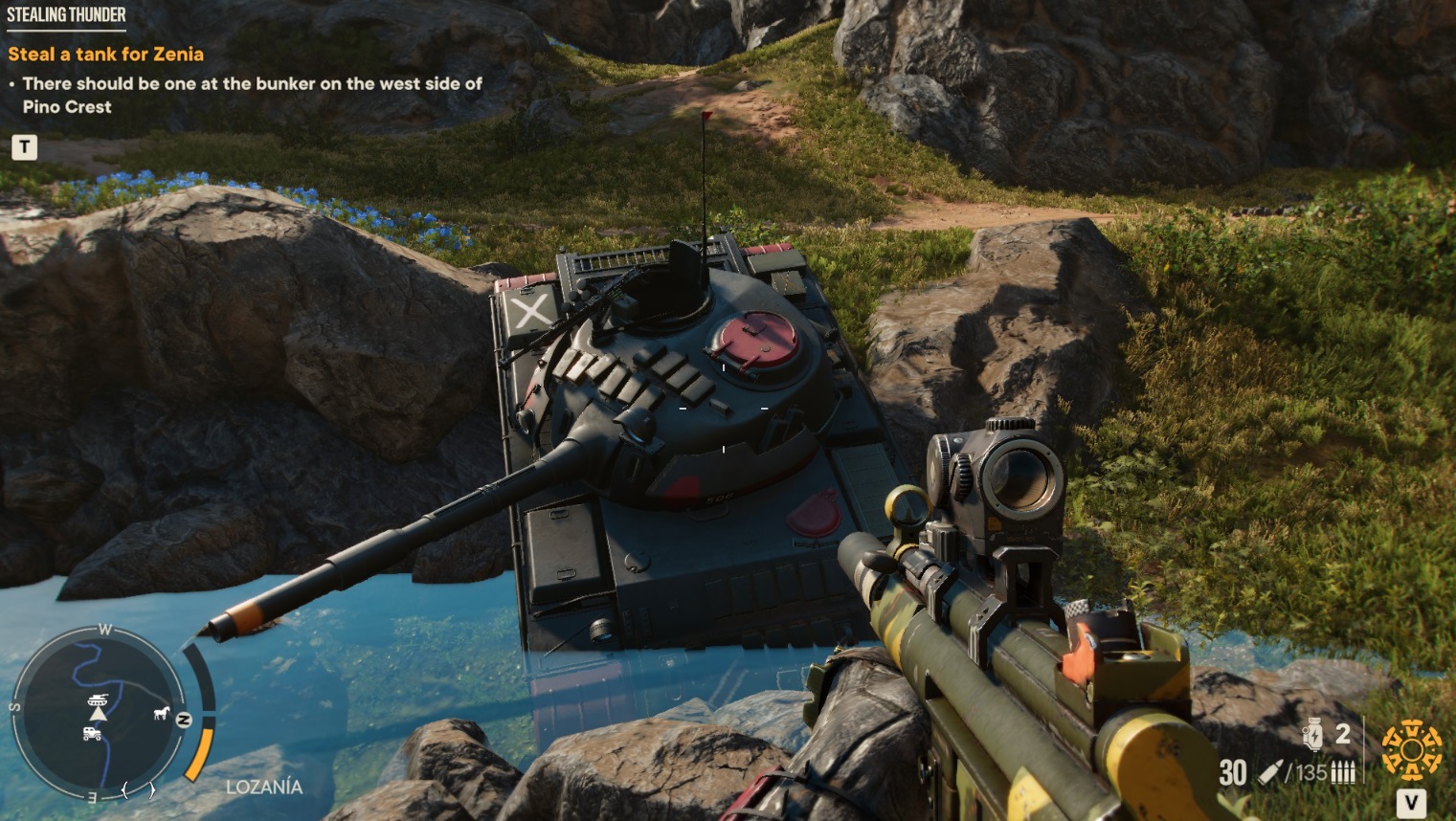The image size is (1456, 821).
Task: Click the north compass marker on the minimap
Action: point(184,720)
